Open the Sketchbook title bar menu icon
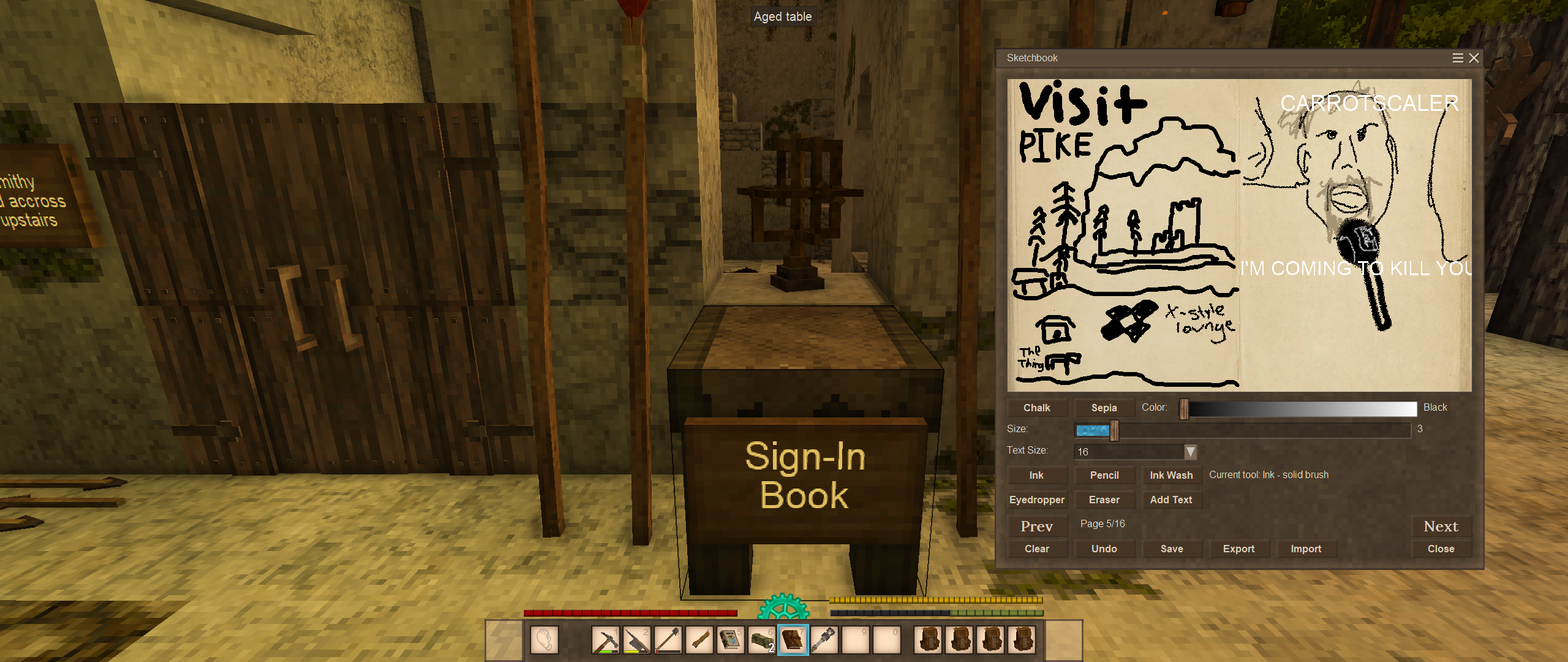Image resolution: width=1568 pixels, height=662 pixels. point(1458,58)
